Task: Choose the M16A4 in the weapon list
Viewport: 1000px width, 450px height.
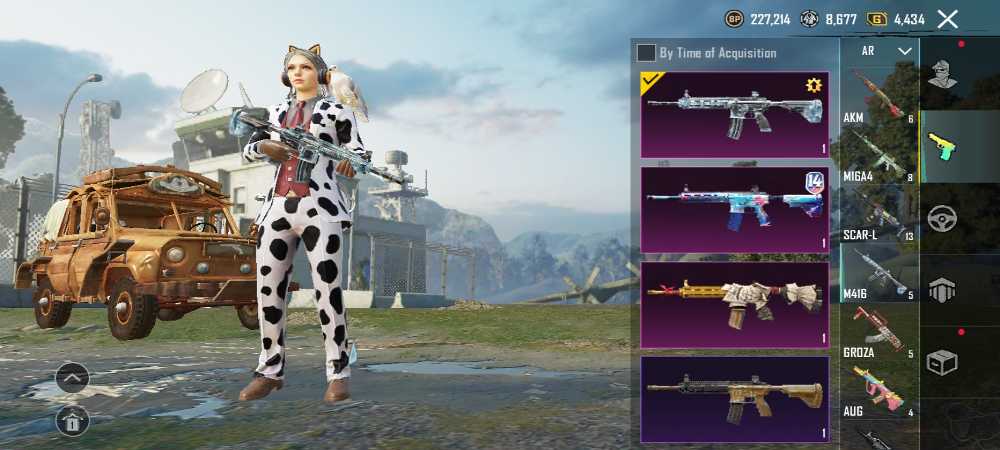Action: point(876,153)
